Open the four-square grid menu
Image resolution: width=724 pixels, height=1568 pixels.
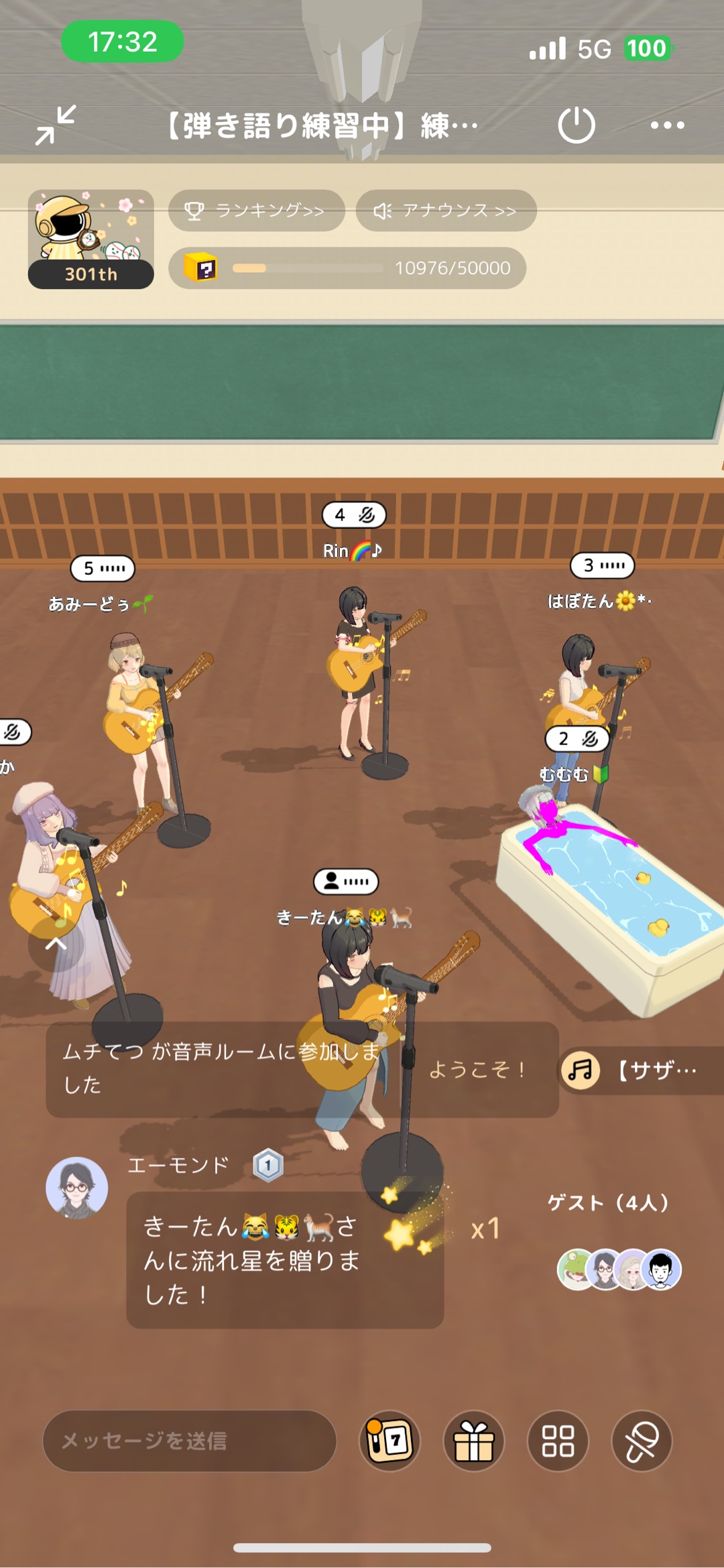coord(558,1441)
